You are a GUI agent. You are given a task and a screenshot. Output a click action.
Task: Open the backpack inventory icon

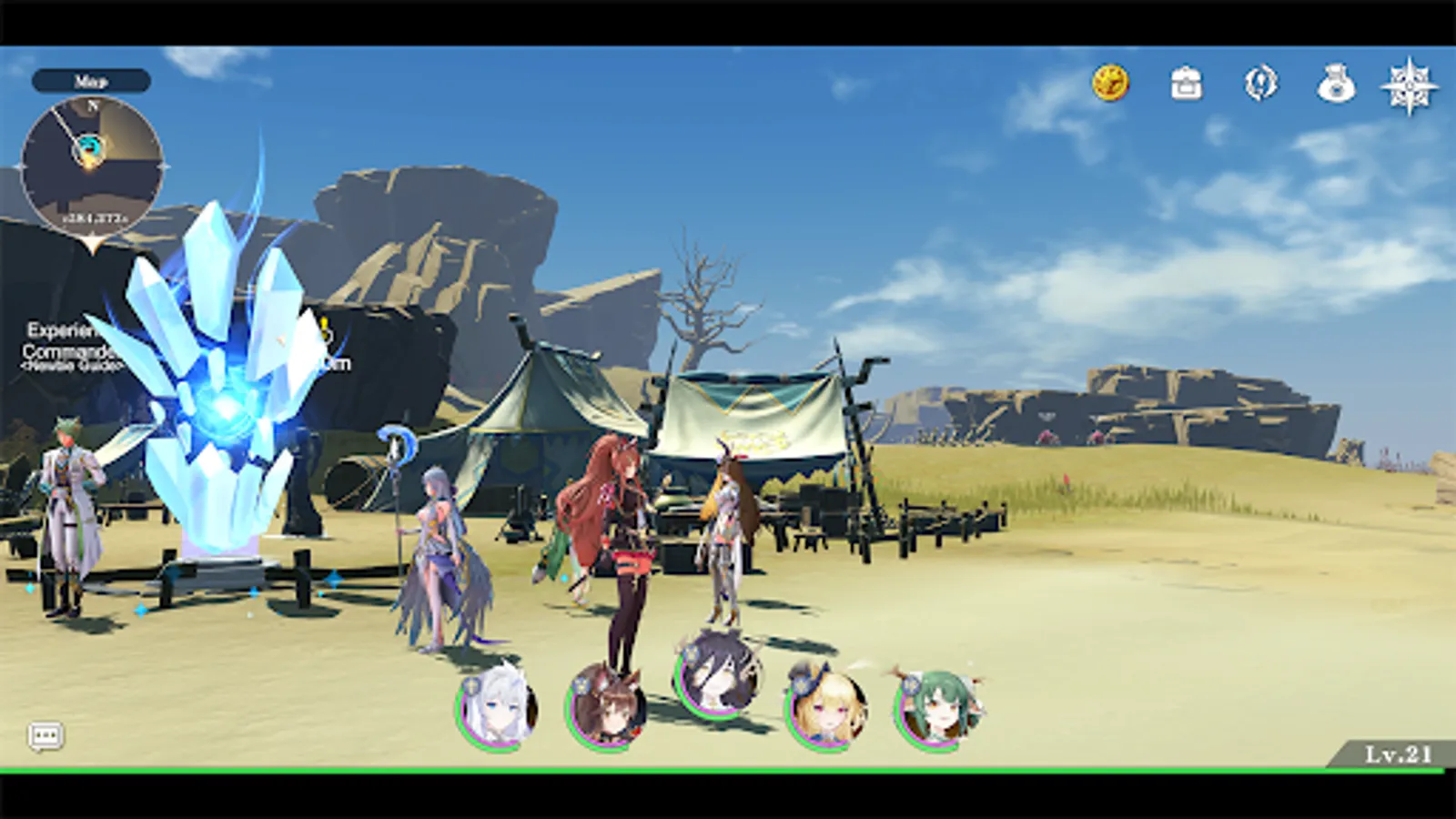pos(1186,84)
